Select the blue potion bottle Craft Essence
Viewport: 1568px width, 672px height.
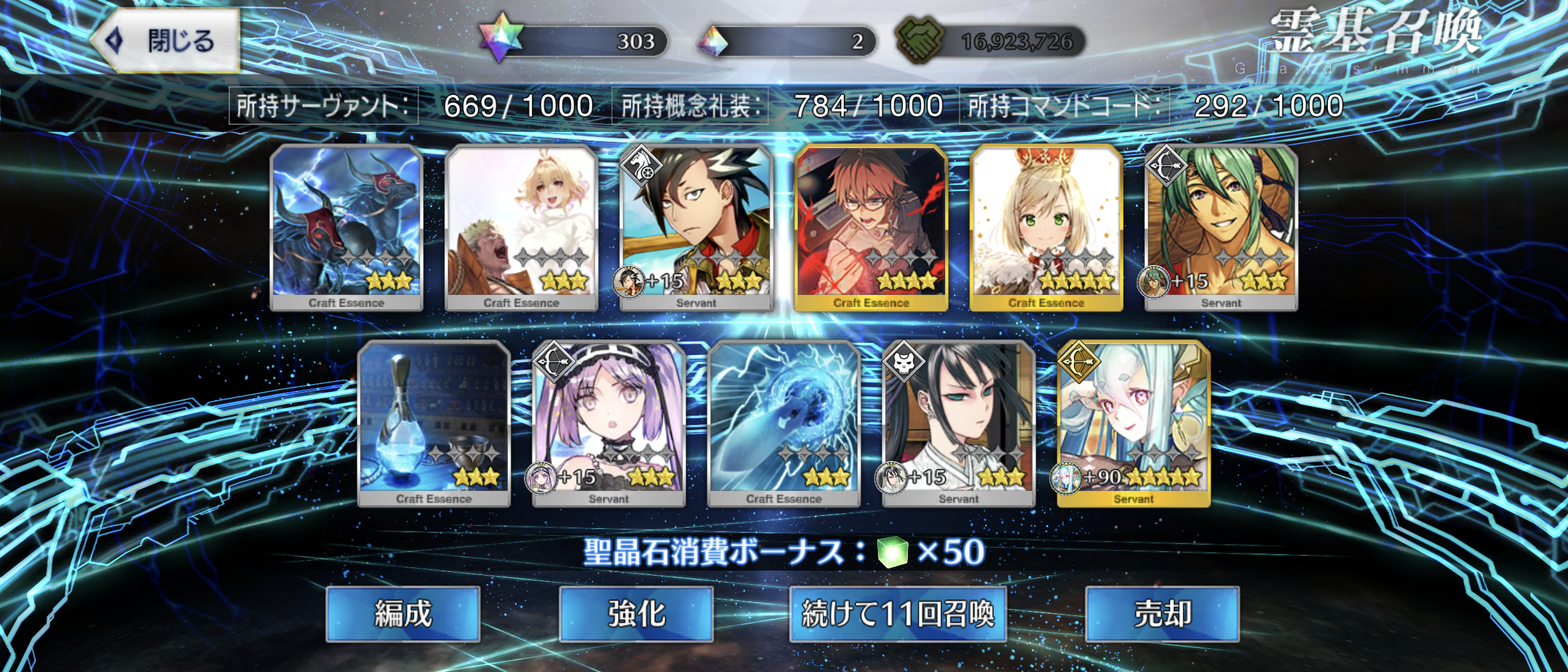pos(434,423)
